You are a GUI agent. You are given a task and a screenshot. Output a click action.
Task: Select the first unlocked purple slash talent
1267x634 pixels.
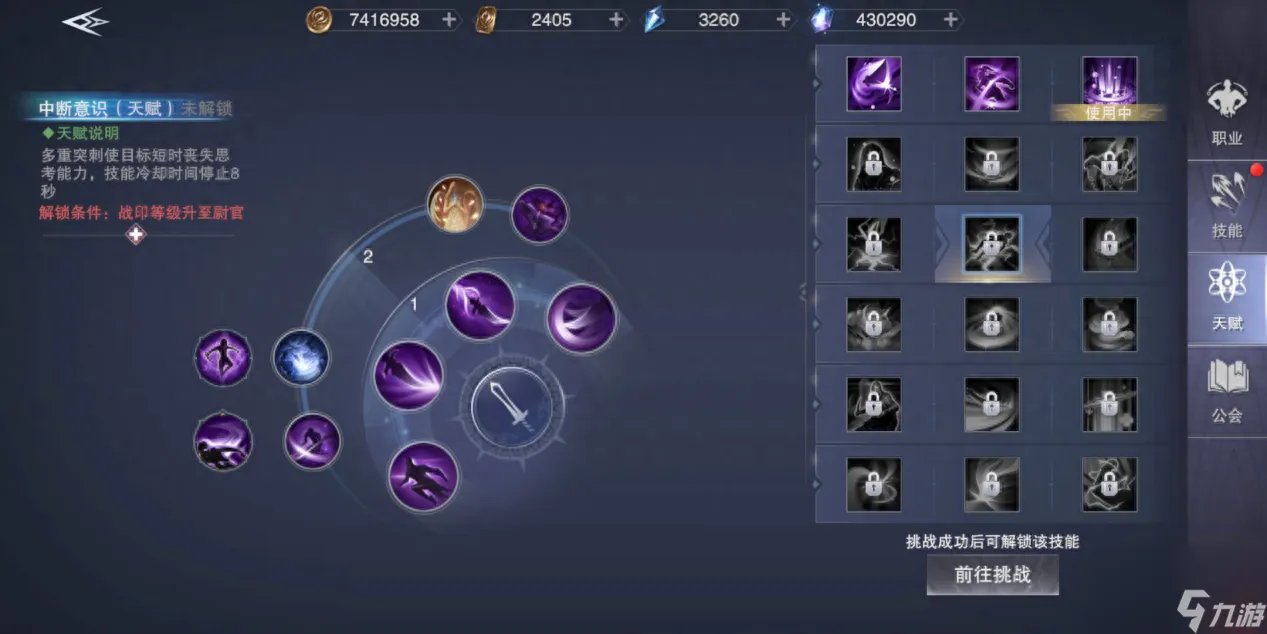point(874,84)
